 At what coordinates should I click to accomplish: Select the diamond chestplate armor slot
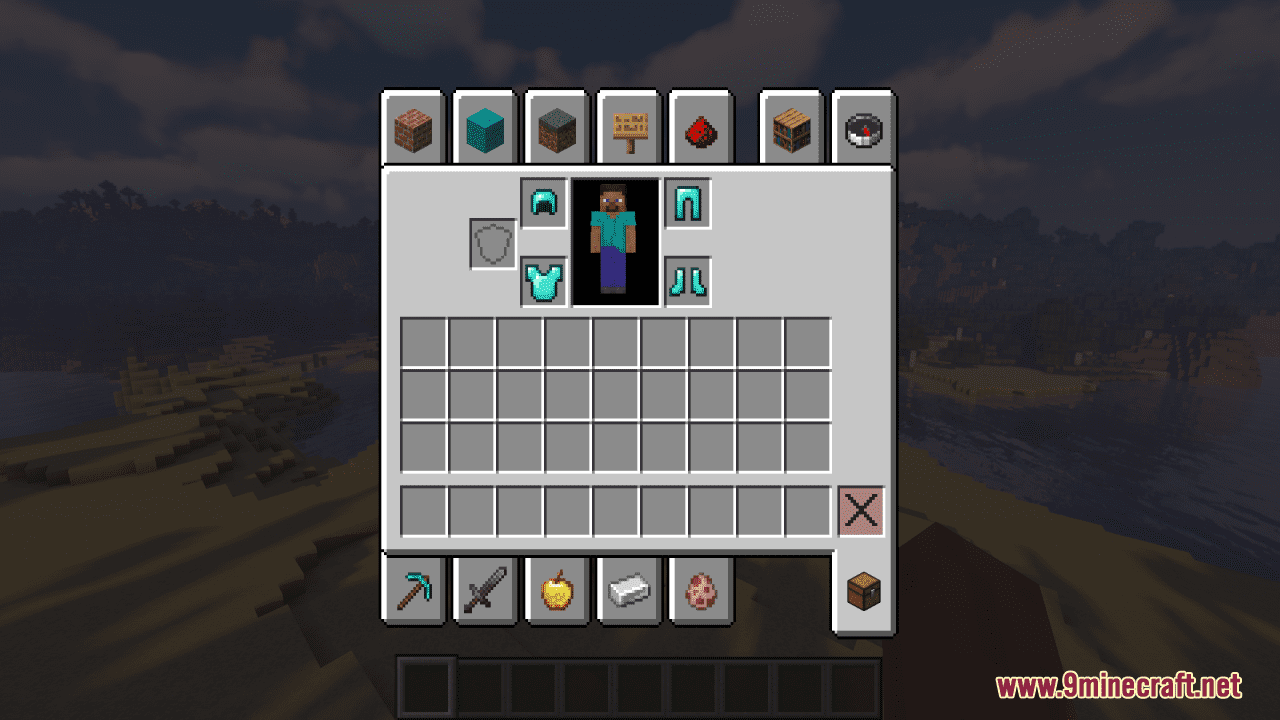543,280
